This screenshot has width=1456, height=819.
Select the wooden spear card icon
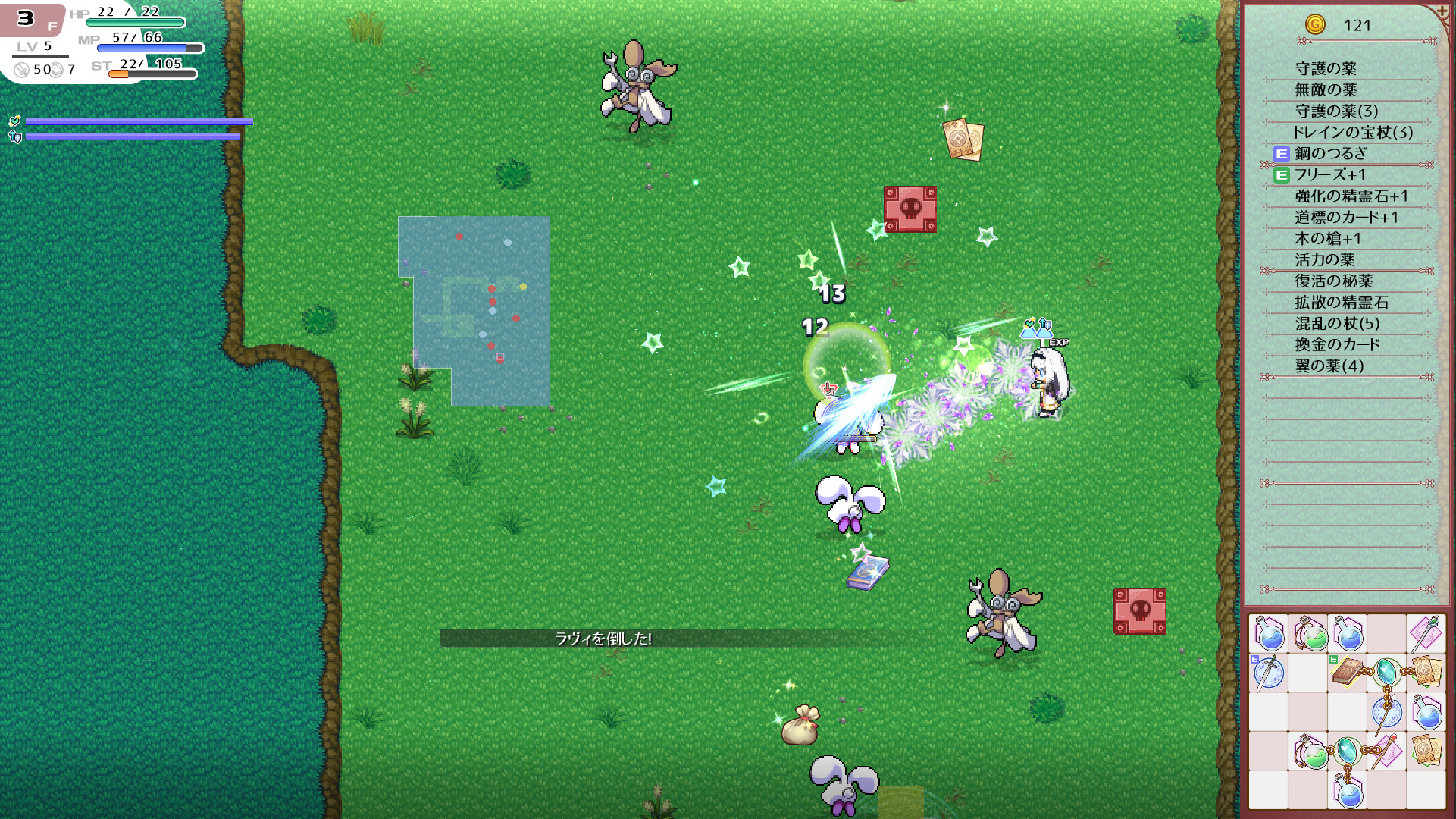pos(1387,751)
